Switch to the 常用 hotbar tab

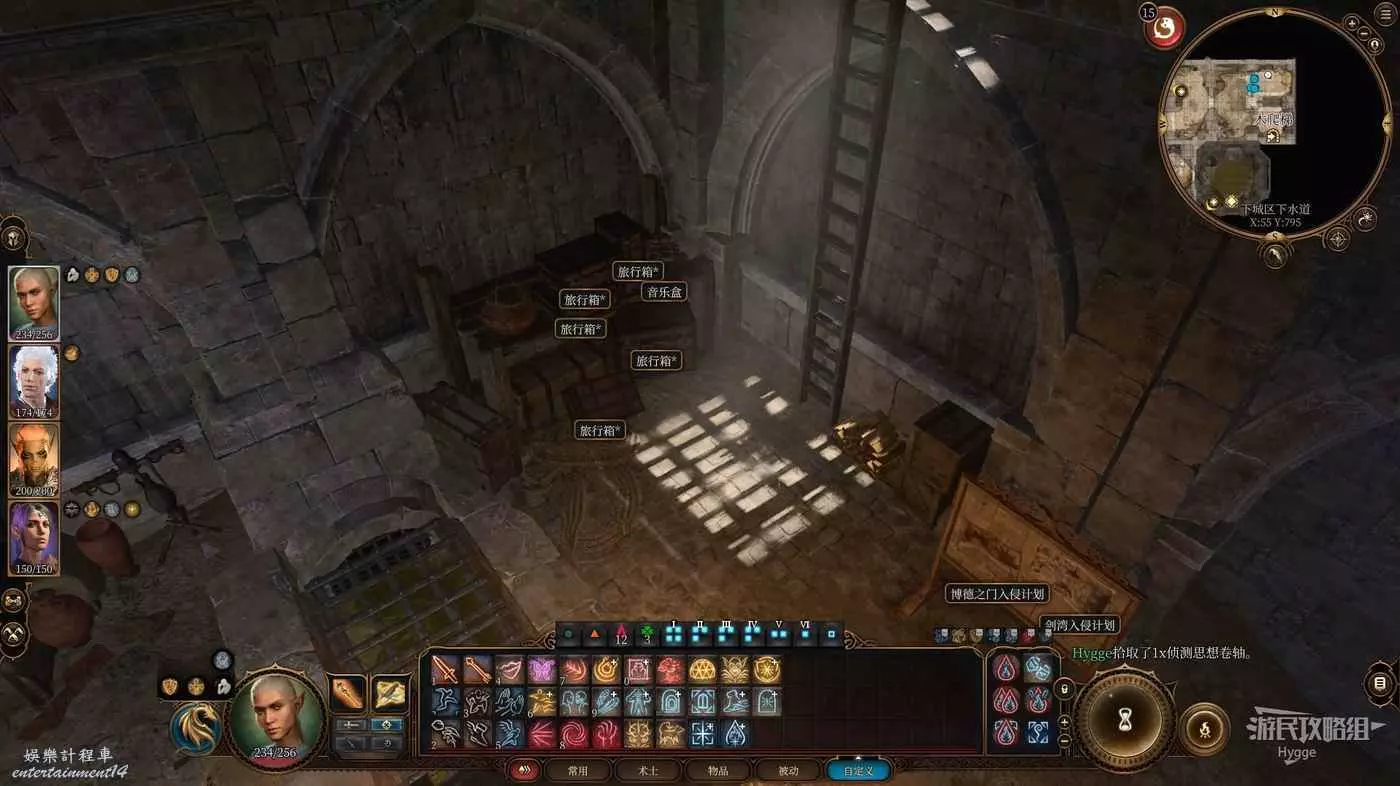coord(578,771)
